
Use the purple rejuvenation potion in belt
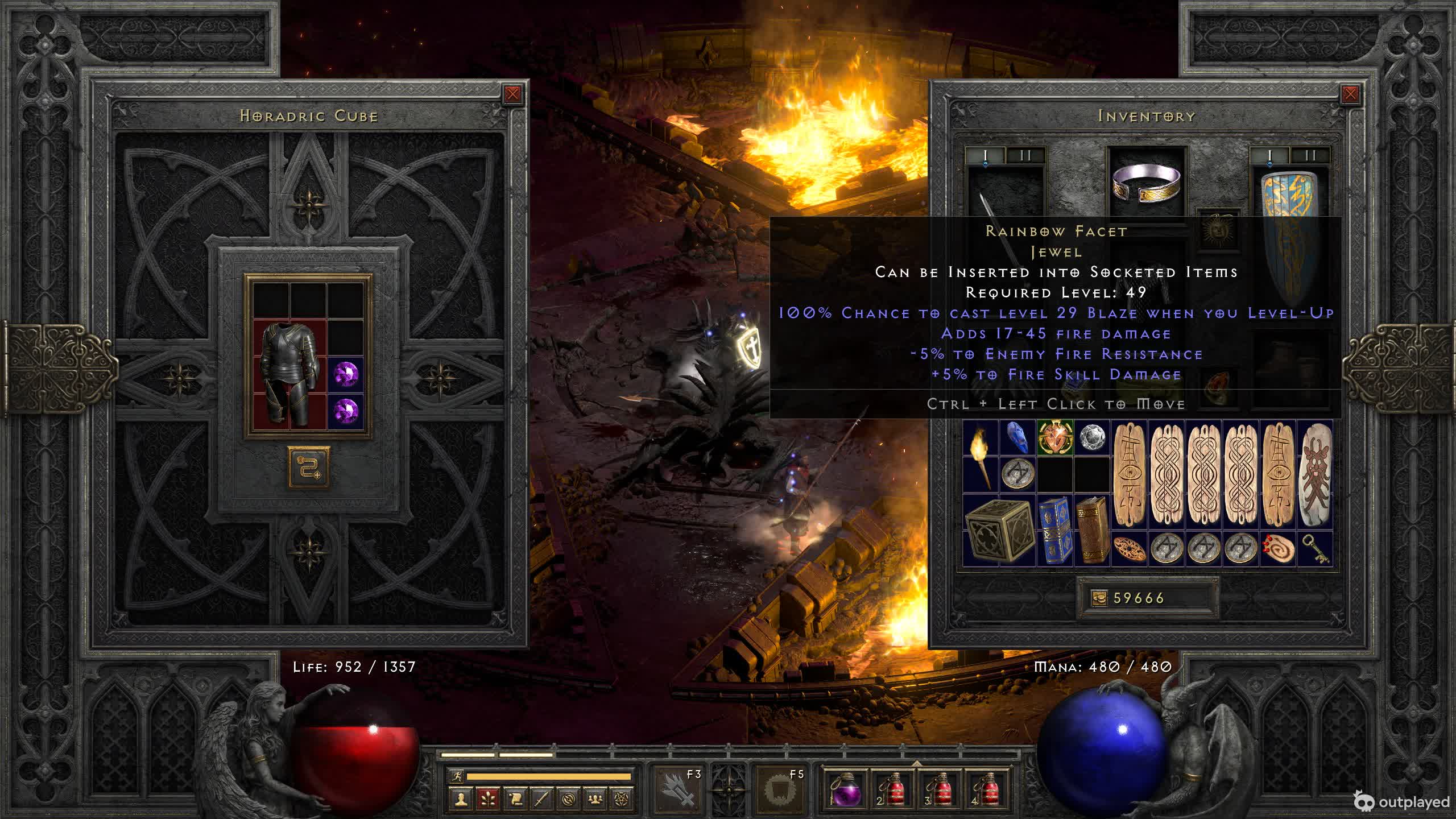pyautogui.click(x=845, y=789)
